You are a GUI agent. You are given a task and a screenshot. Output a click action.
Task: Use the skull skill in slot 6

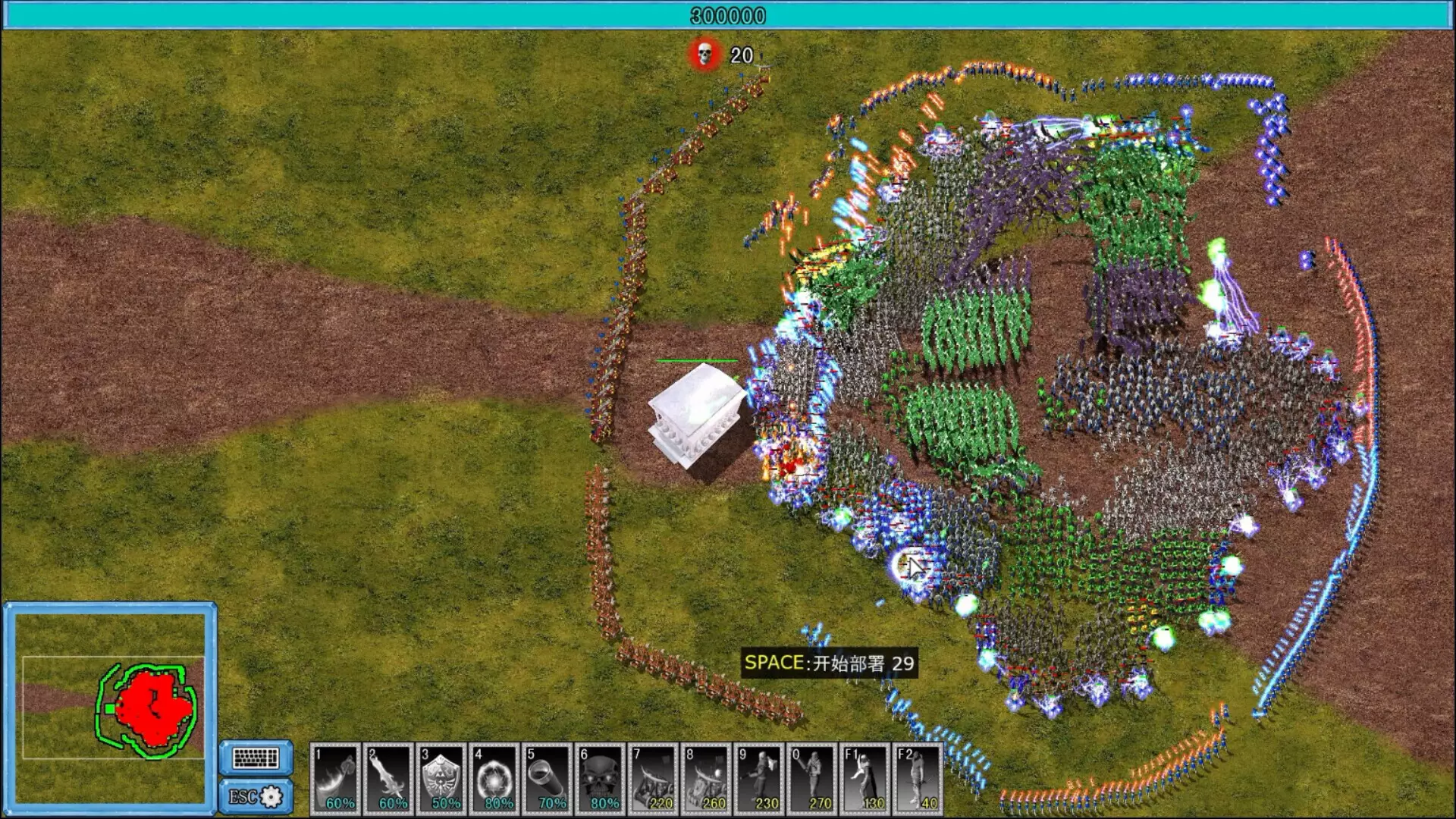coord(601,778)
